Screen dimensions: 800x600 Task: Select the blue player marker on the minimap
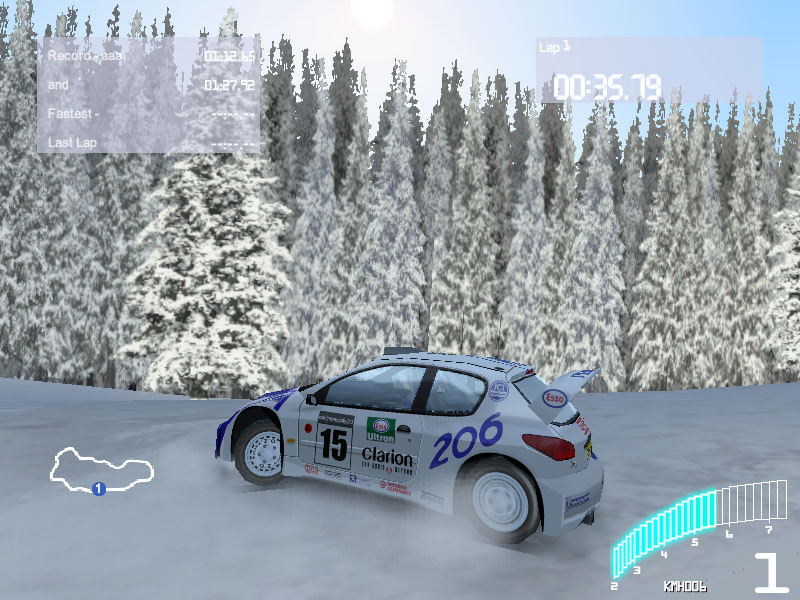(98, 489)
